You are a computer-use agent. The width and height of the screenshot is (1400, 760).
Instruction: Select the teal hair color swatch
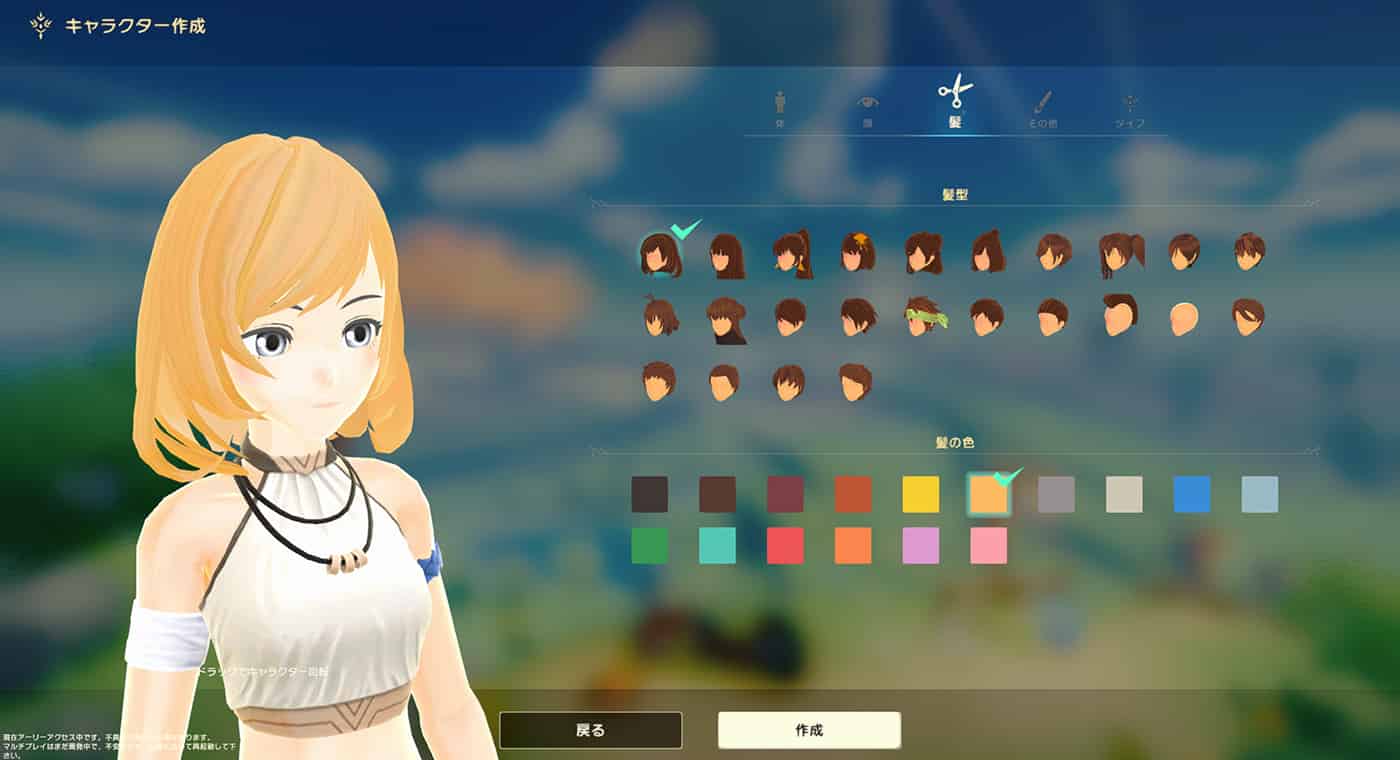pyautogui.click(x=717, y=546)
